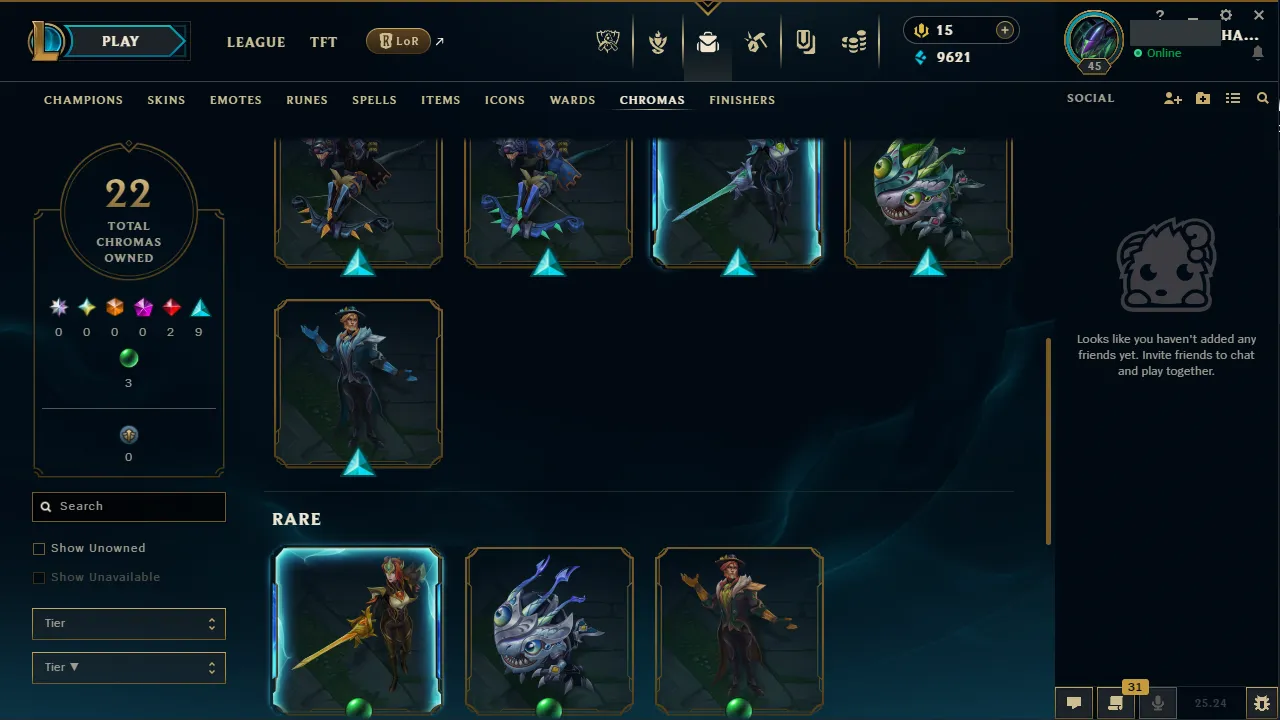Enable the Show Unavailable checkbox
Screen dimensions: 1280x720
[39, 577]
